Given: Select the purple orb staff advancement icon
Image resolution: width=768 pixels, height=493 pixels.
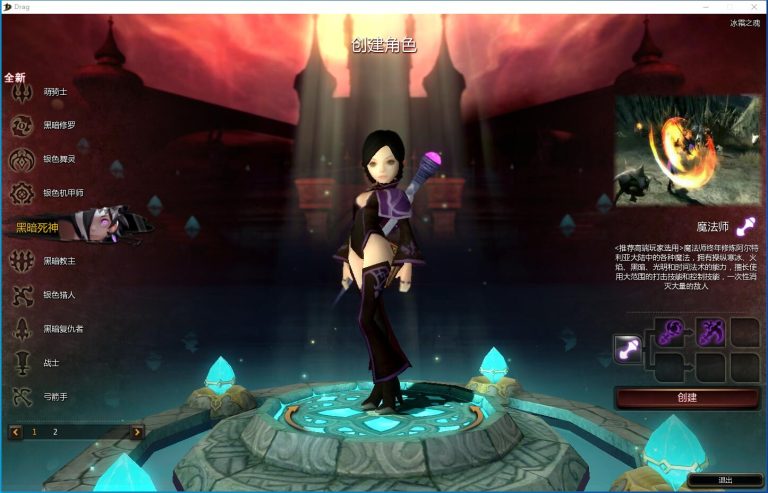Looking at the screenshot, I should (670, 331).
